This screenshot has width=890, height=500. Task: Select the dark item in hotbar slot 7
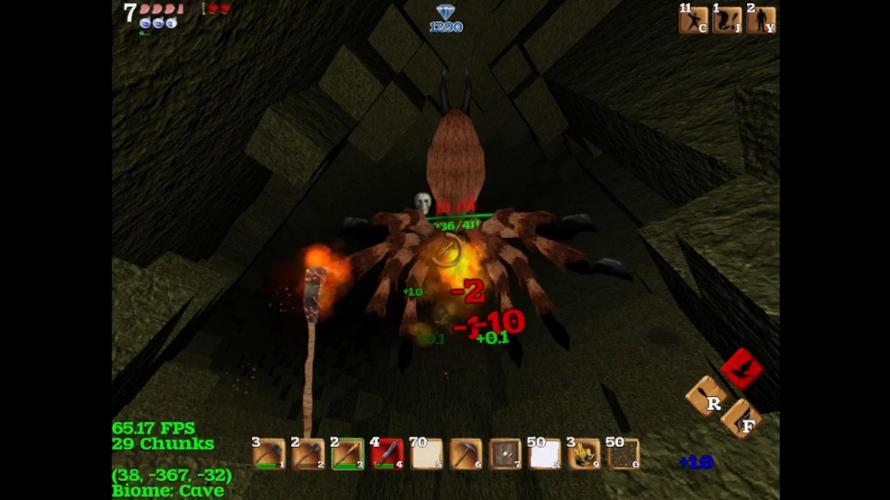[505, 455]
